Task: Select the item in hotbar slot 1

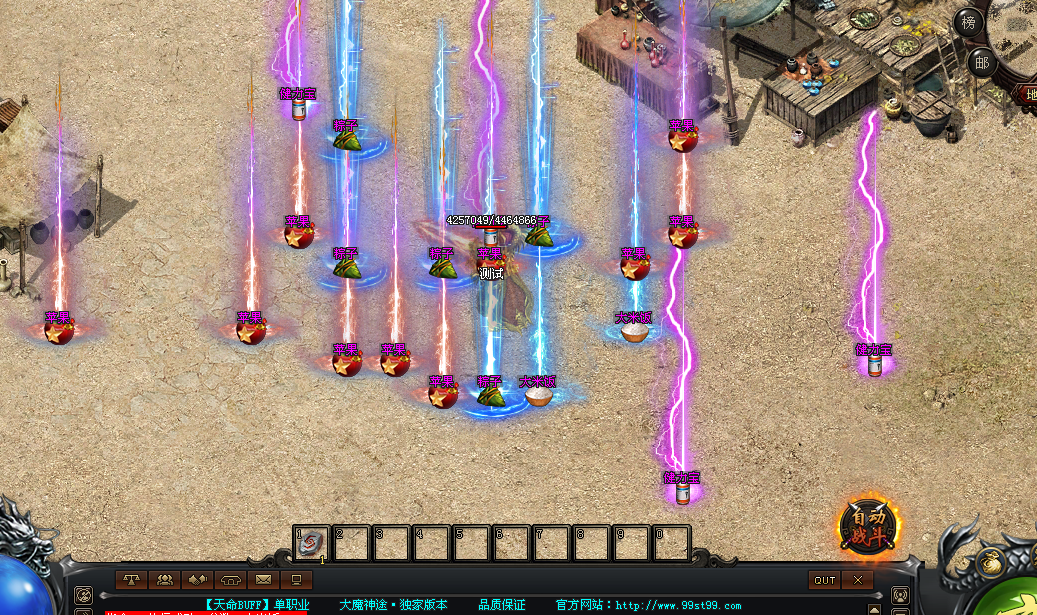Action: [310, 543]
